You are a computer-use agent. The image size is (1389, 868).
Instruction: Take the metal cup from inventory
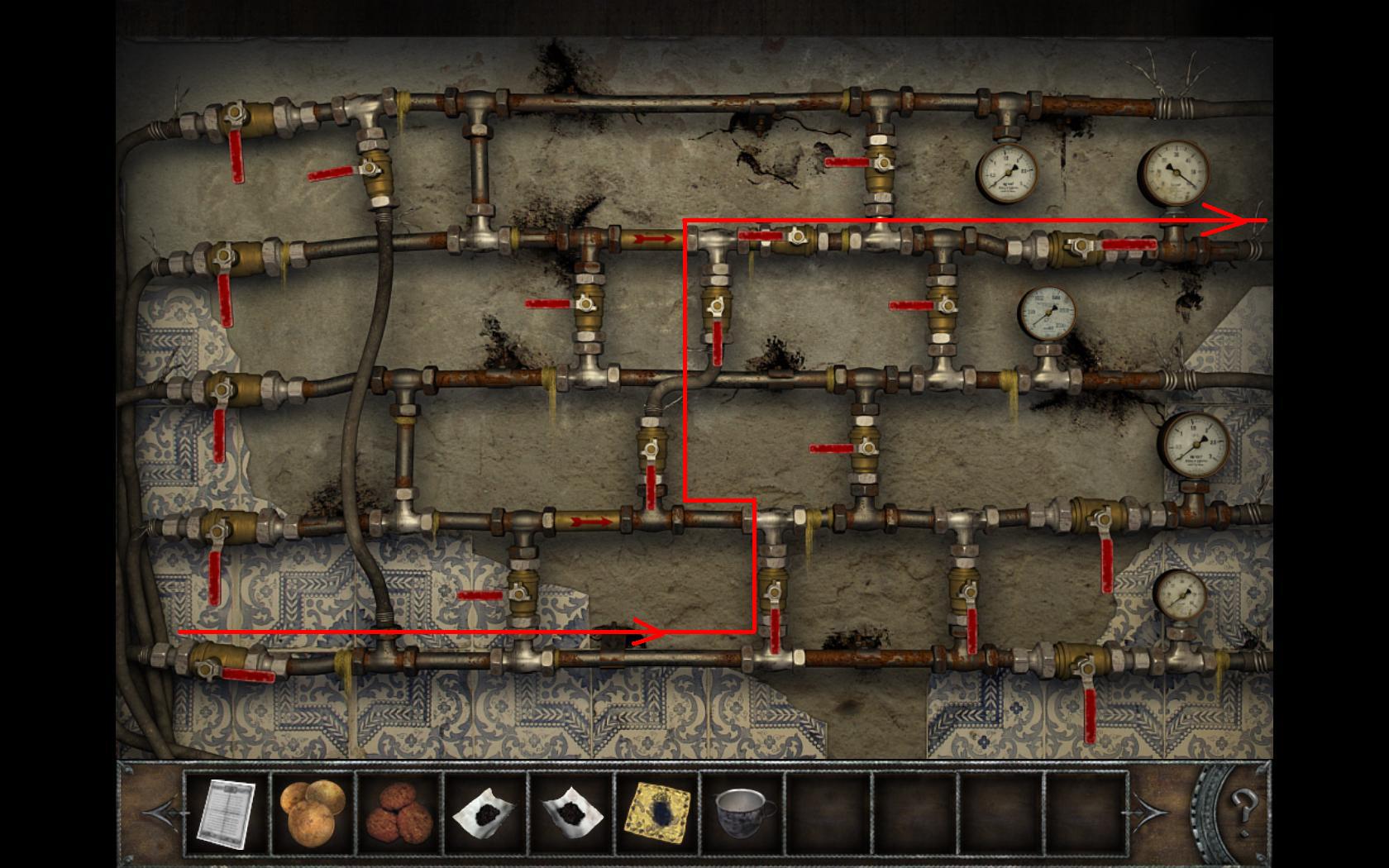(x=744, y=811)
